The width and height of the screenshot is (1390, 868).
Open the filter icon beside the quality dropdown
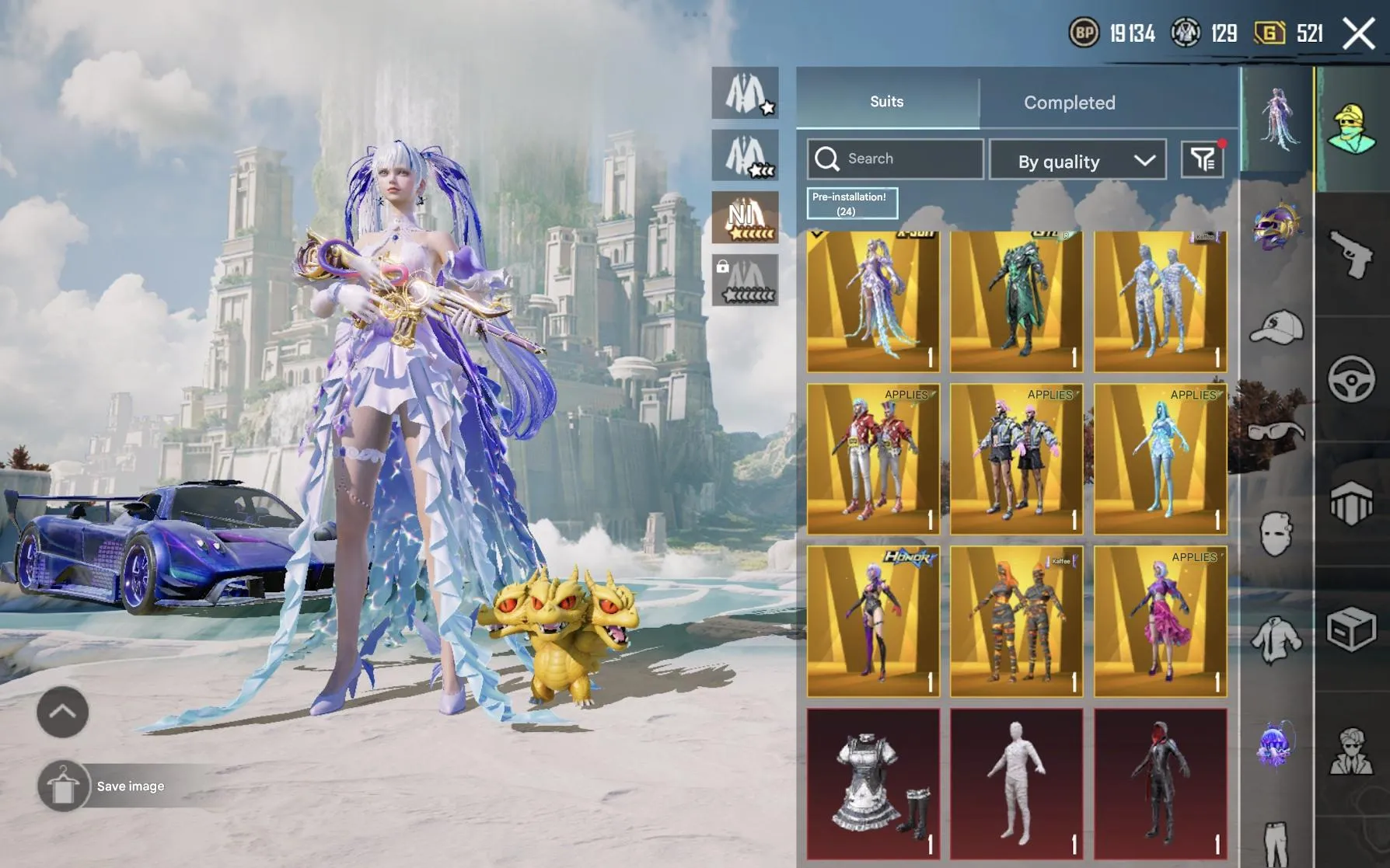(1203, 159)
